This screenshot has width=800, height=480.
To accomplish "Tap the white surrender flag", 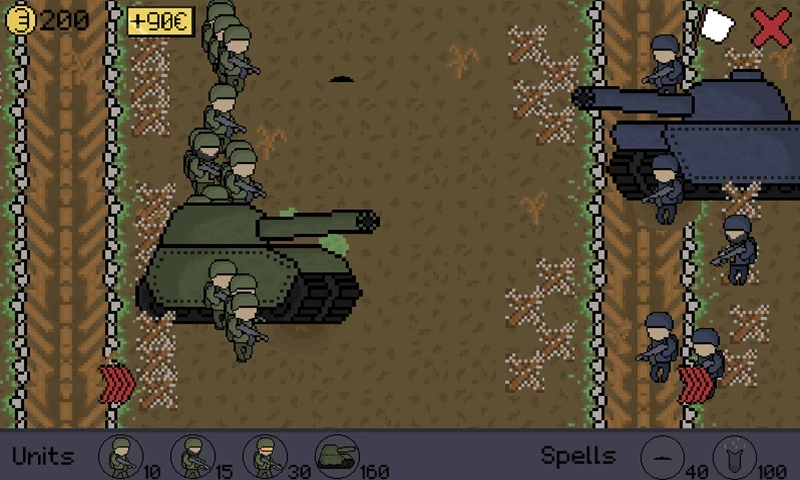I will [x=716, y=26].
